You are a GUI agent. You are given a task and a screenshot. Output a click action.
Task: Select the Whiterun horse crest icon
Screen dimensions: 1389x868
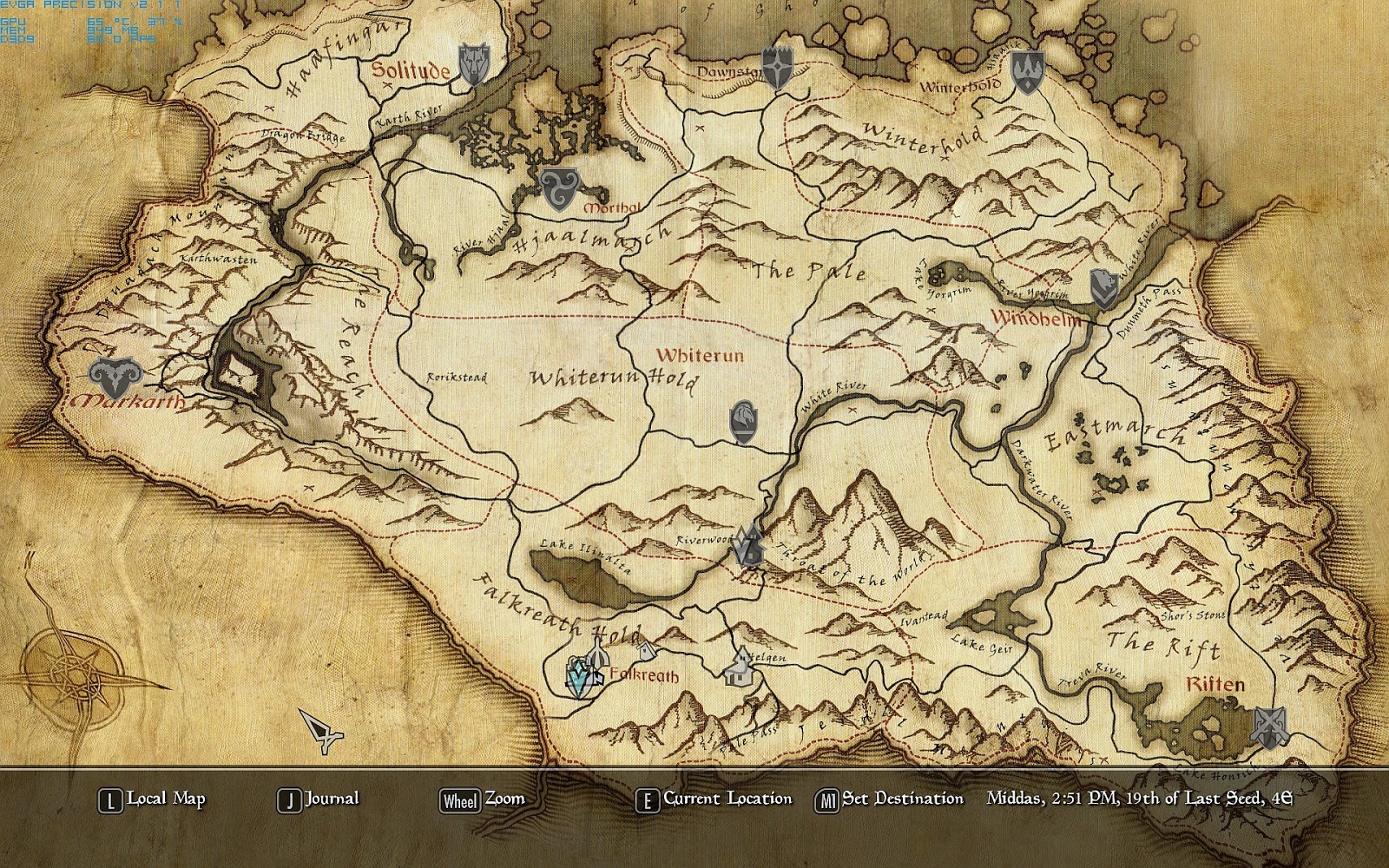(x=744, y=421)
